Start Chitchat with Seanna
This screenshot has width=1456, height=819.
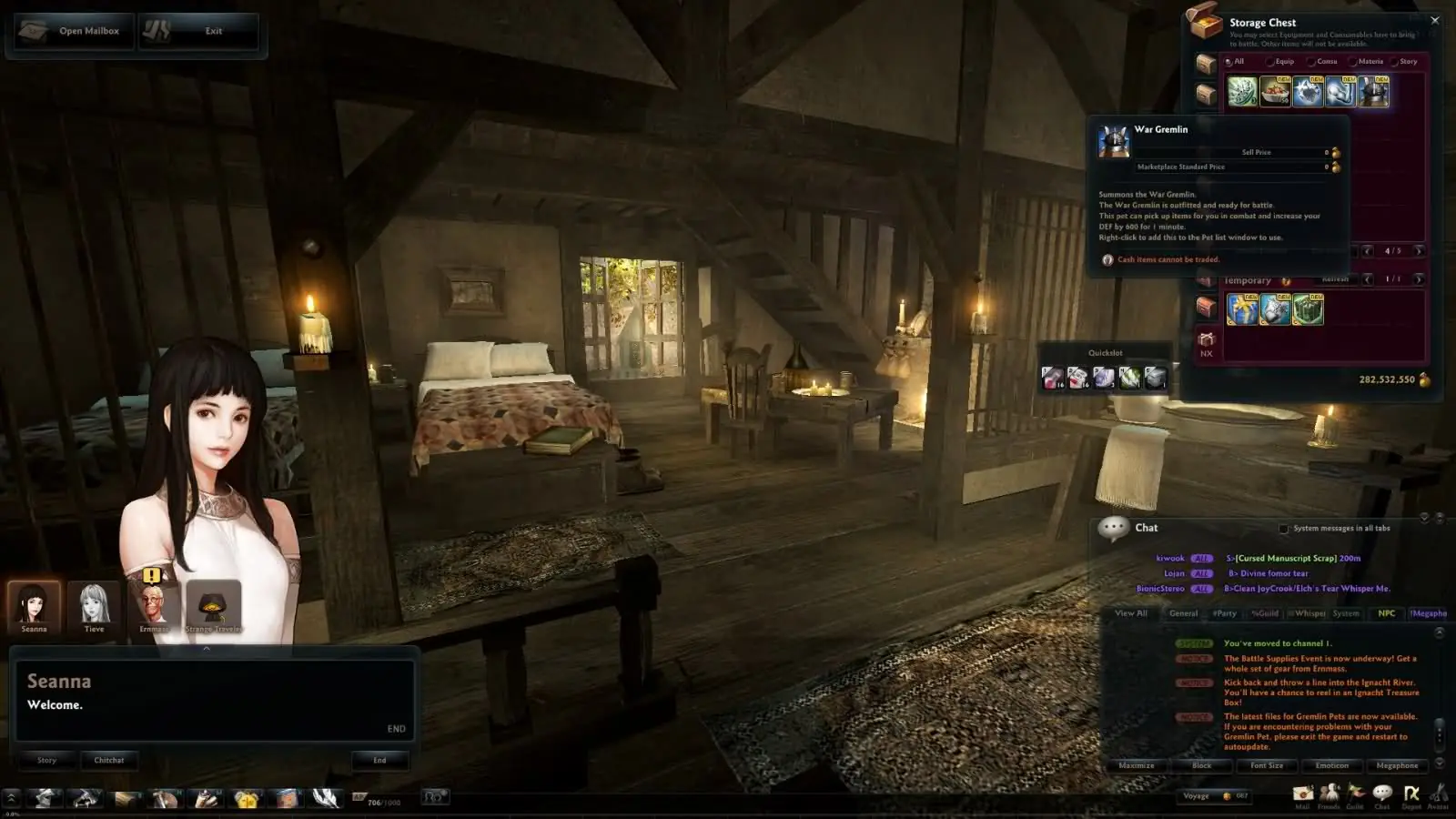tap(109, 760)
